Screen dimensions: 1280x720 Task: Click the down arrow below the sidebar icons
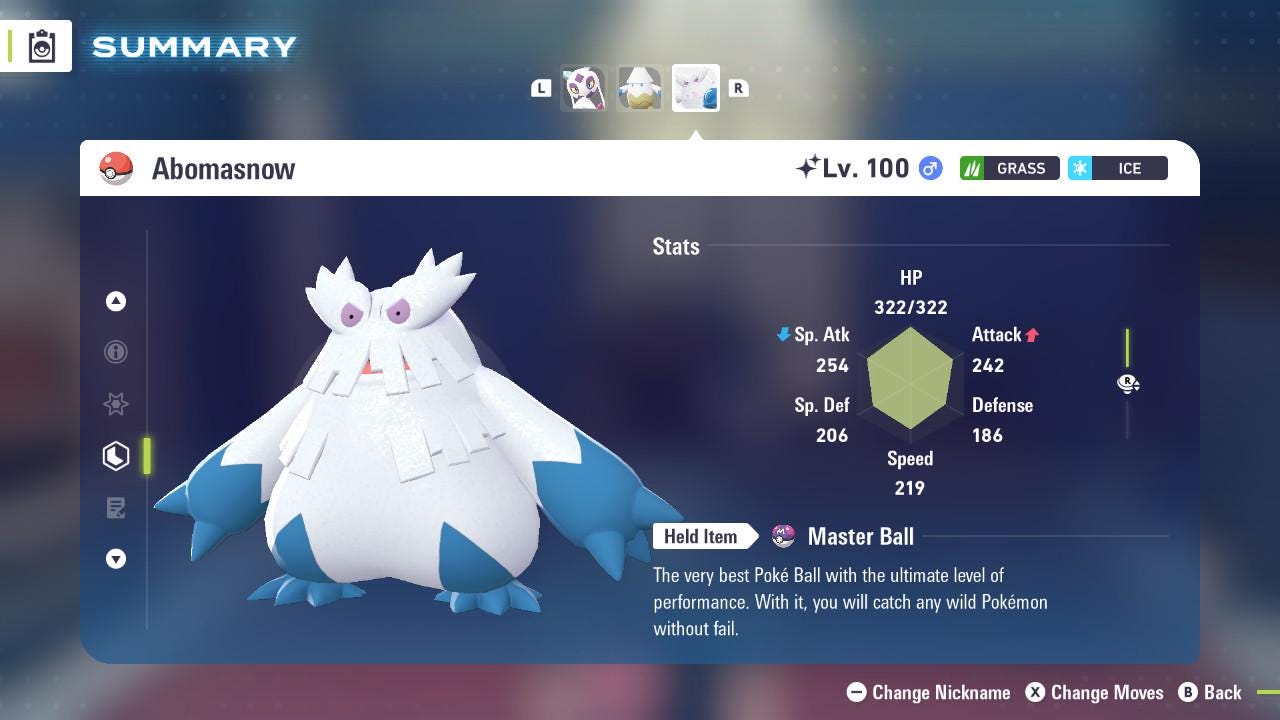click(116, 559)
